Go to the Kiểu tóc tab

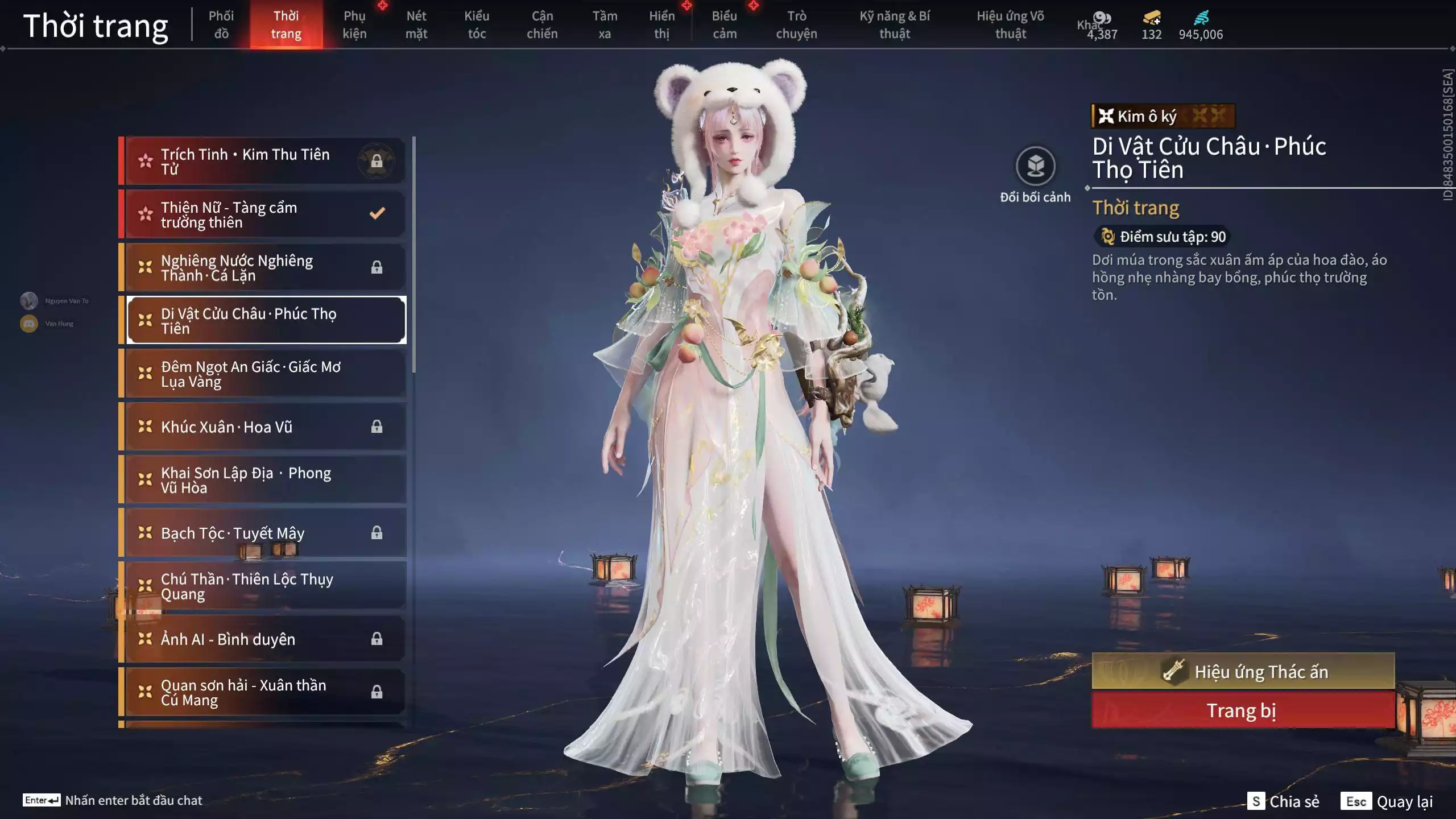pyautogui.click(x=477, y=25)
